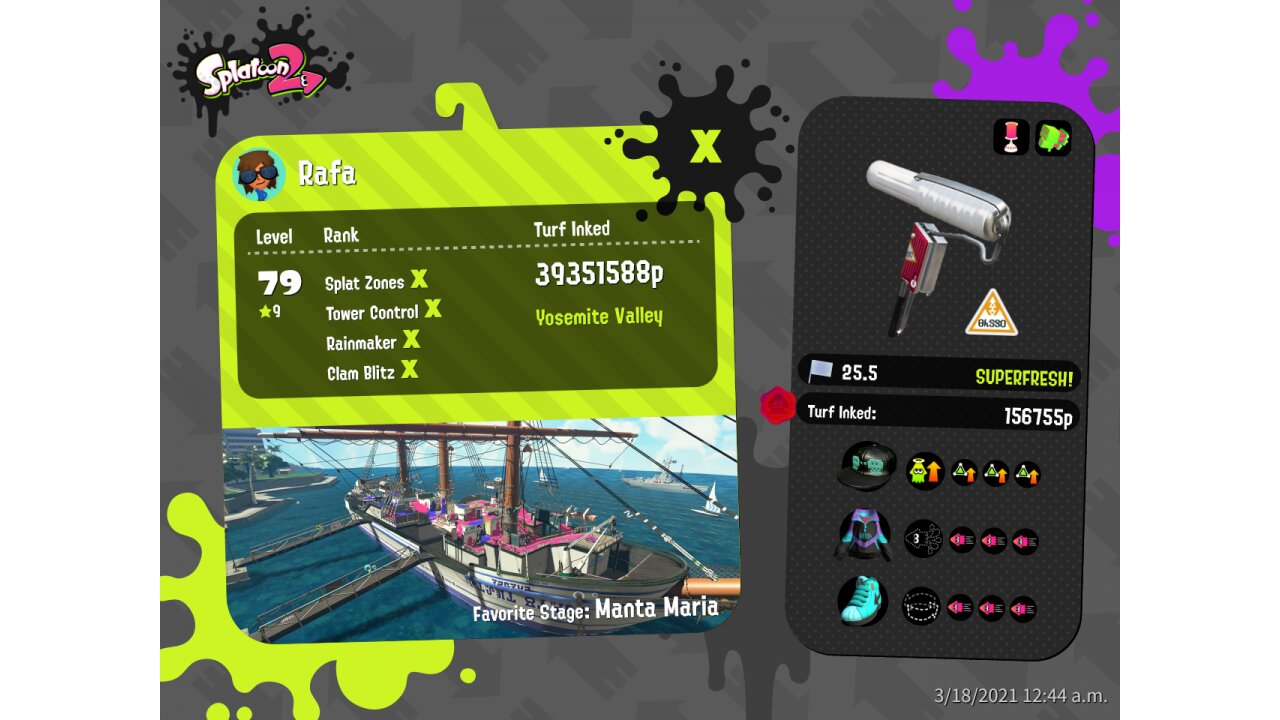Click the squid-with-halo main ability

point(924,470)
